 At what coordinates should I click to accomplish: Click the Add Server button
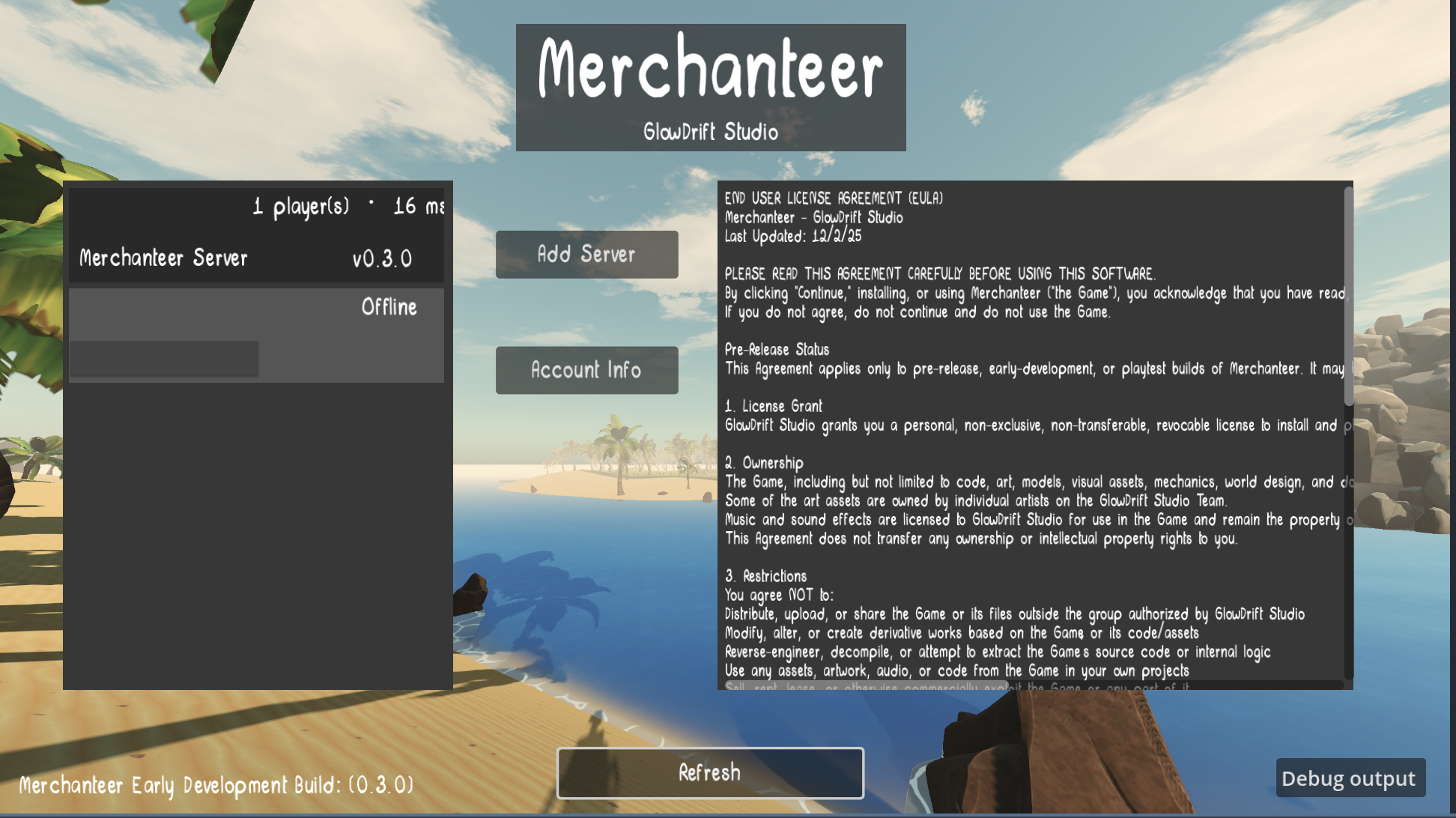pyautogui.click(x=586, y=254)
